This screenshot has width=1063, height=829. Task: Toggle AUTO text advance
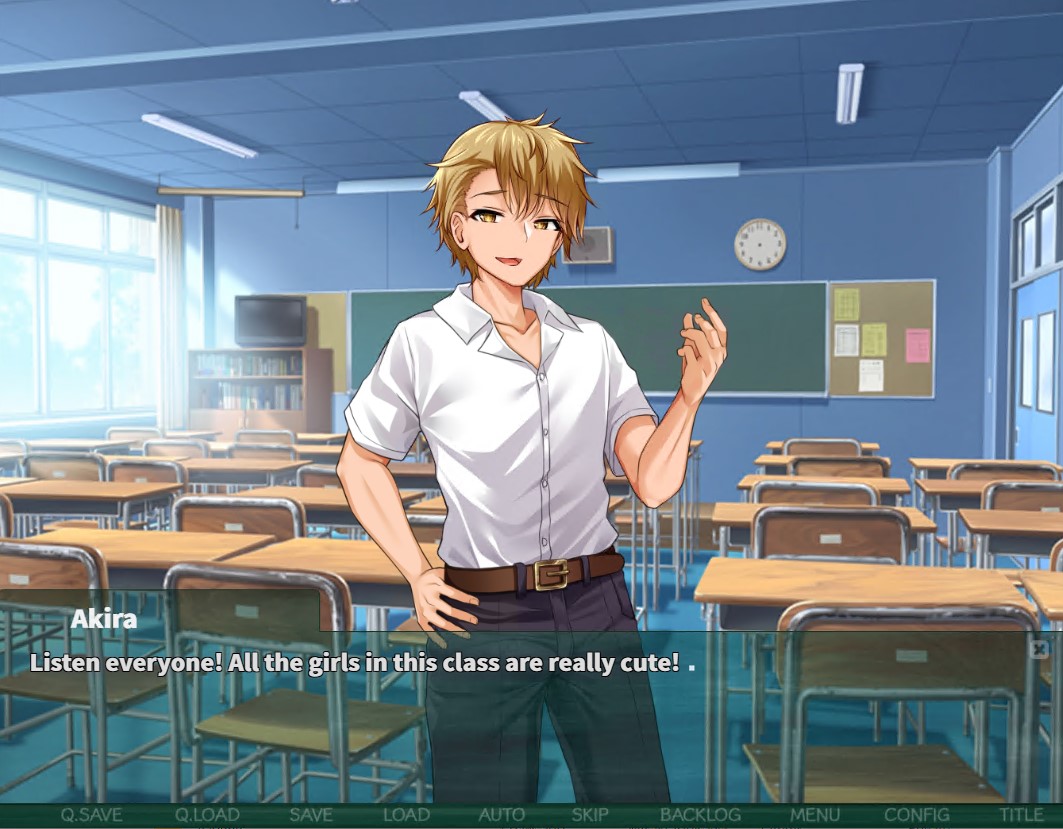click(502, 815)
